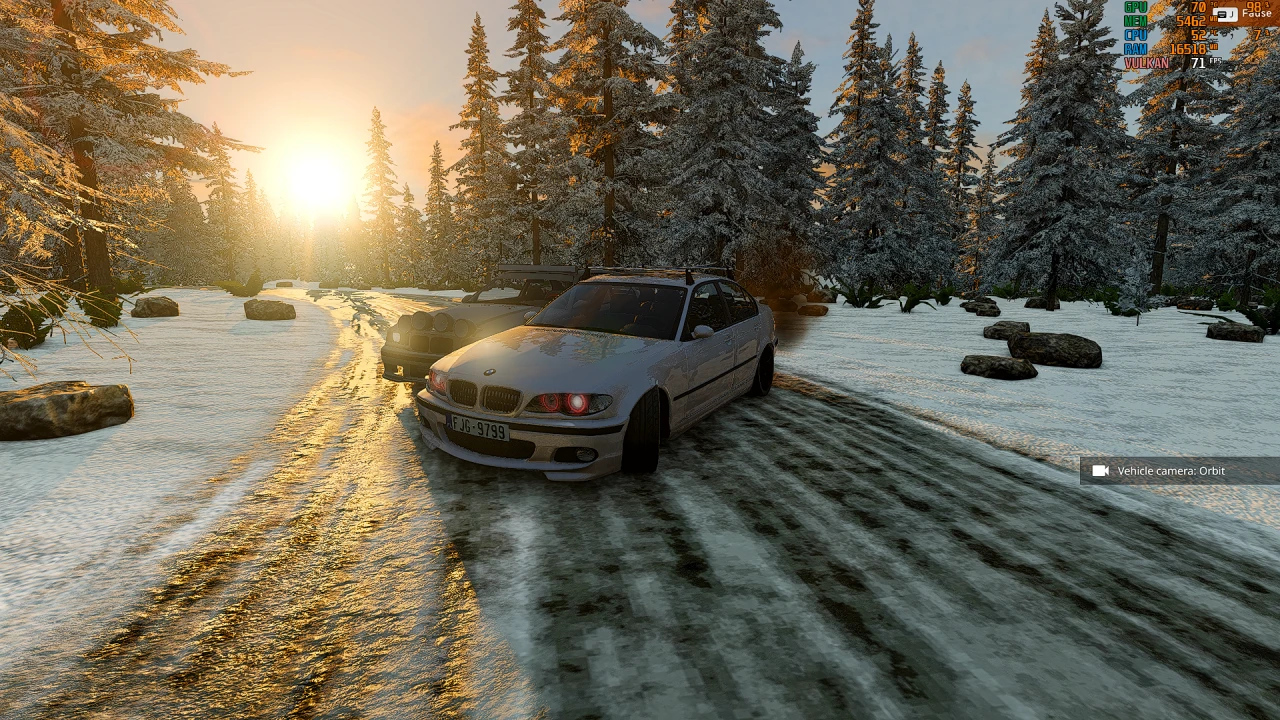Expand the MEM usage value 5462
The image size is (1280, 720).
click(1190, 21)
